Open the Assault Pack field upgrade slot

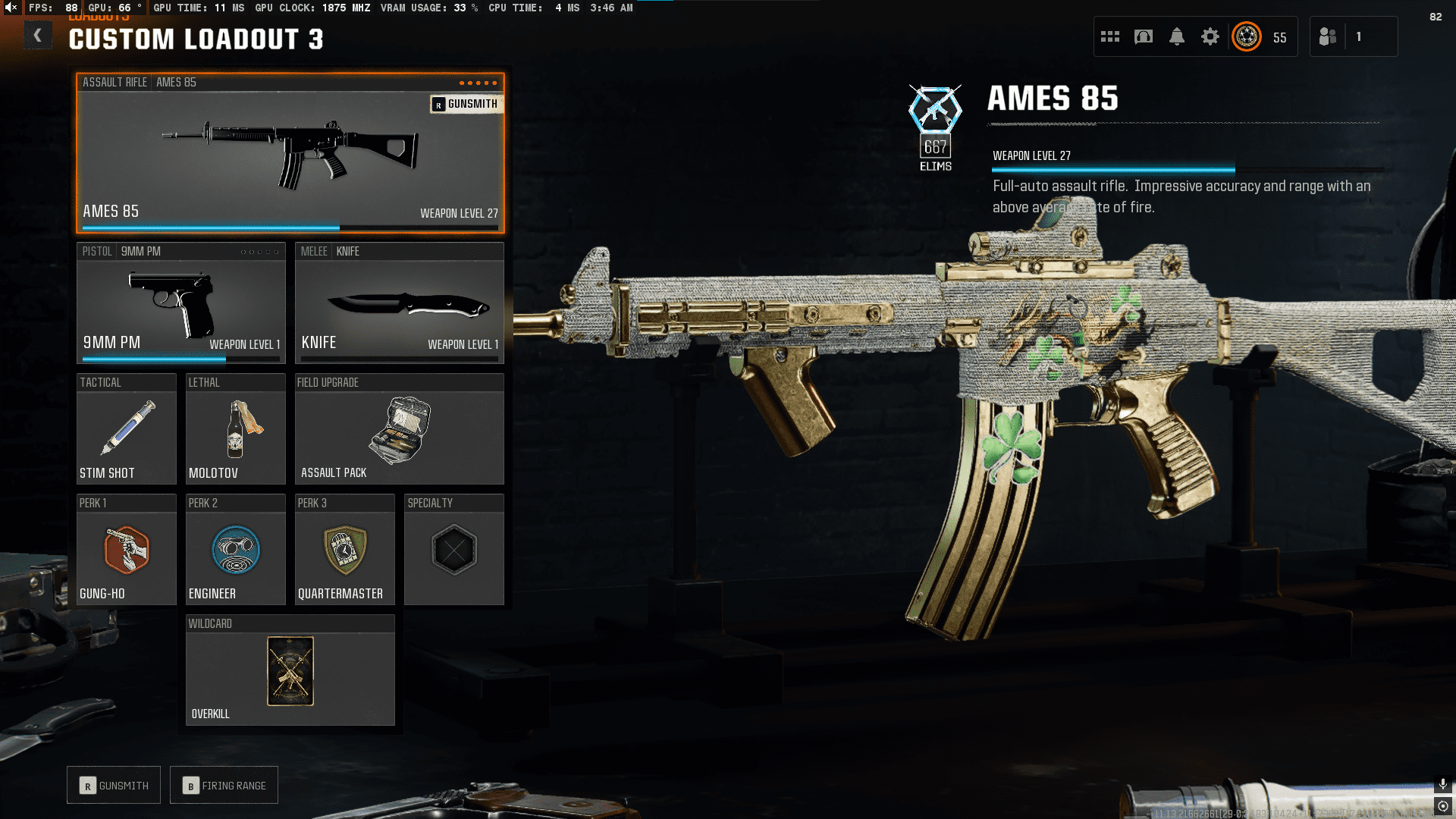pos(399,429)
